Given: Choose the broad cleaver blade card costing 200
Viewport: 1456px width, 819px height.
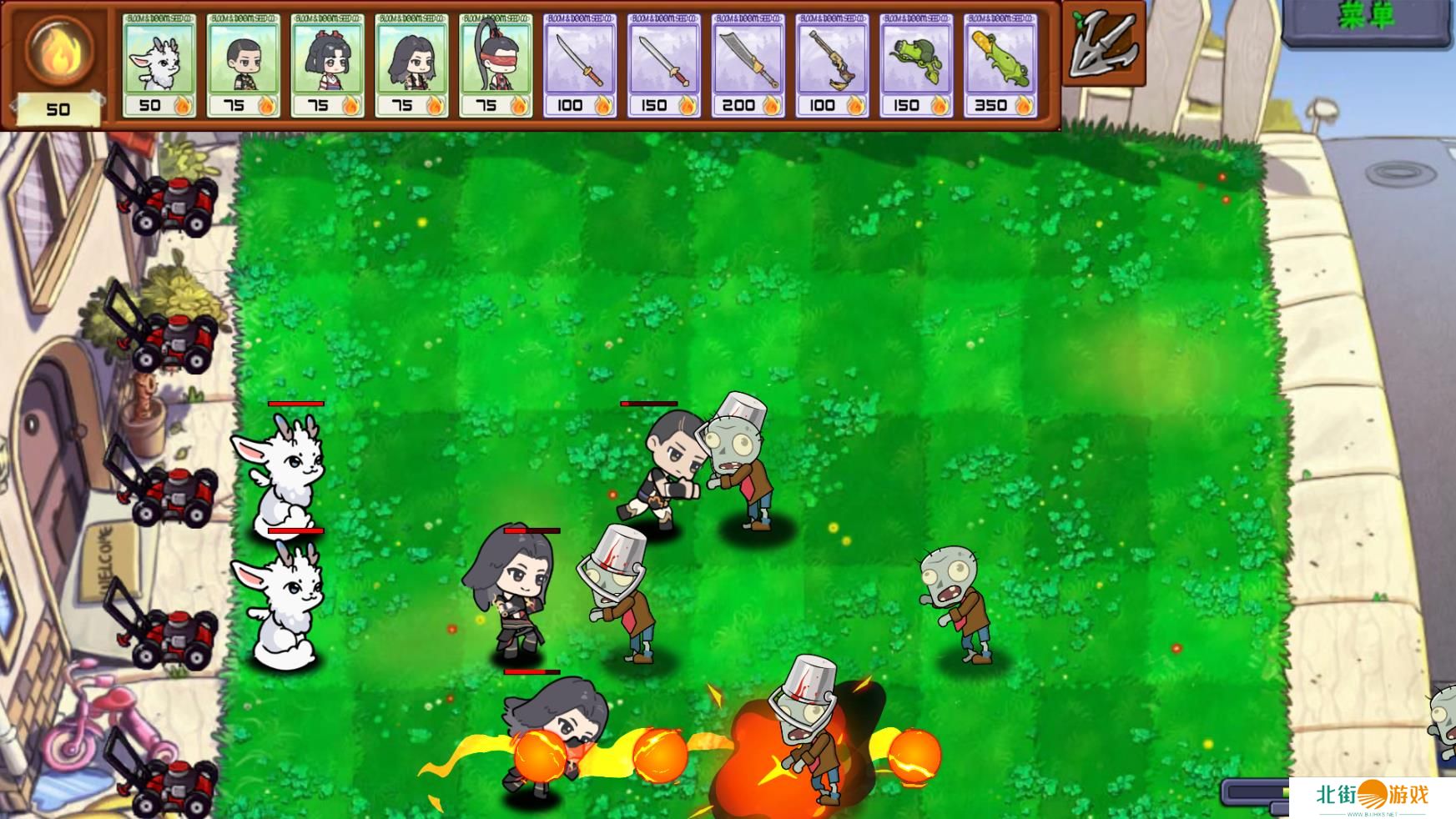Looking at the screenshot, I should pyautogui.click(x=748, y=65).
